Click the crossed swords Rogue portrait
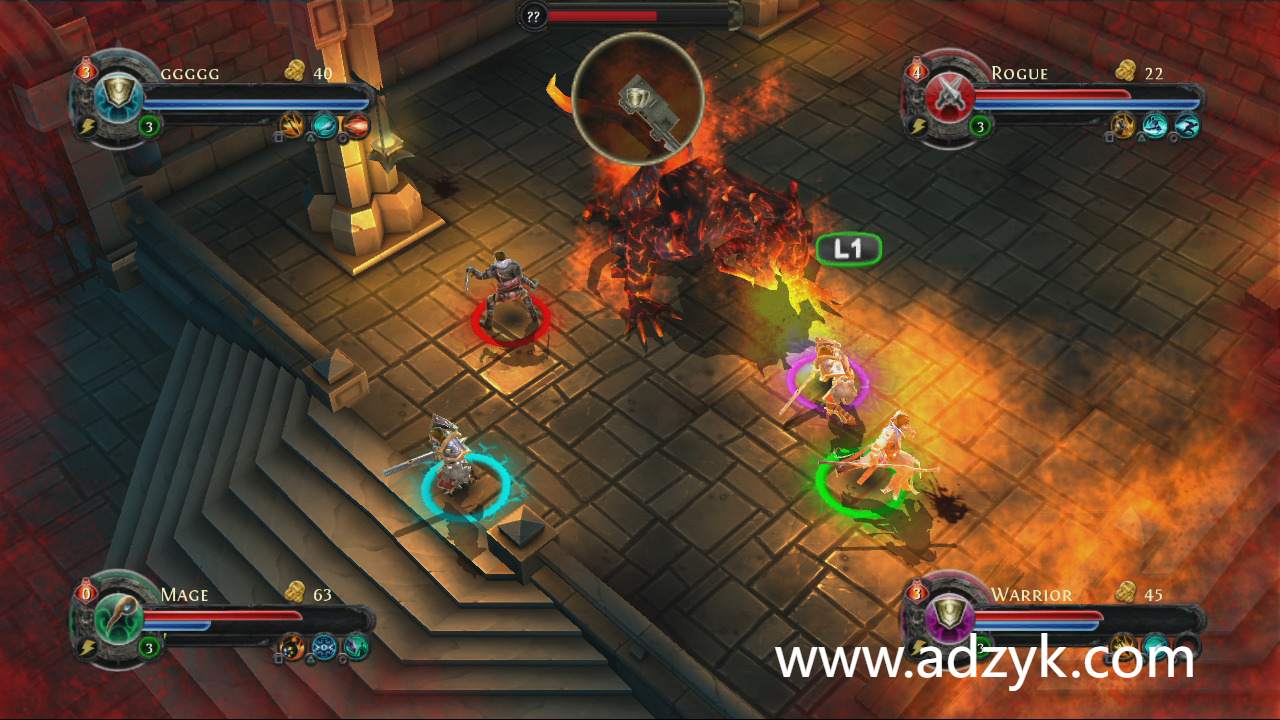1280x720 pixels. 948,97
